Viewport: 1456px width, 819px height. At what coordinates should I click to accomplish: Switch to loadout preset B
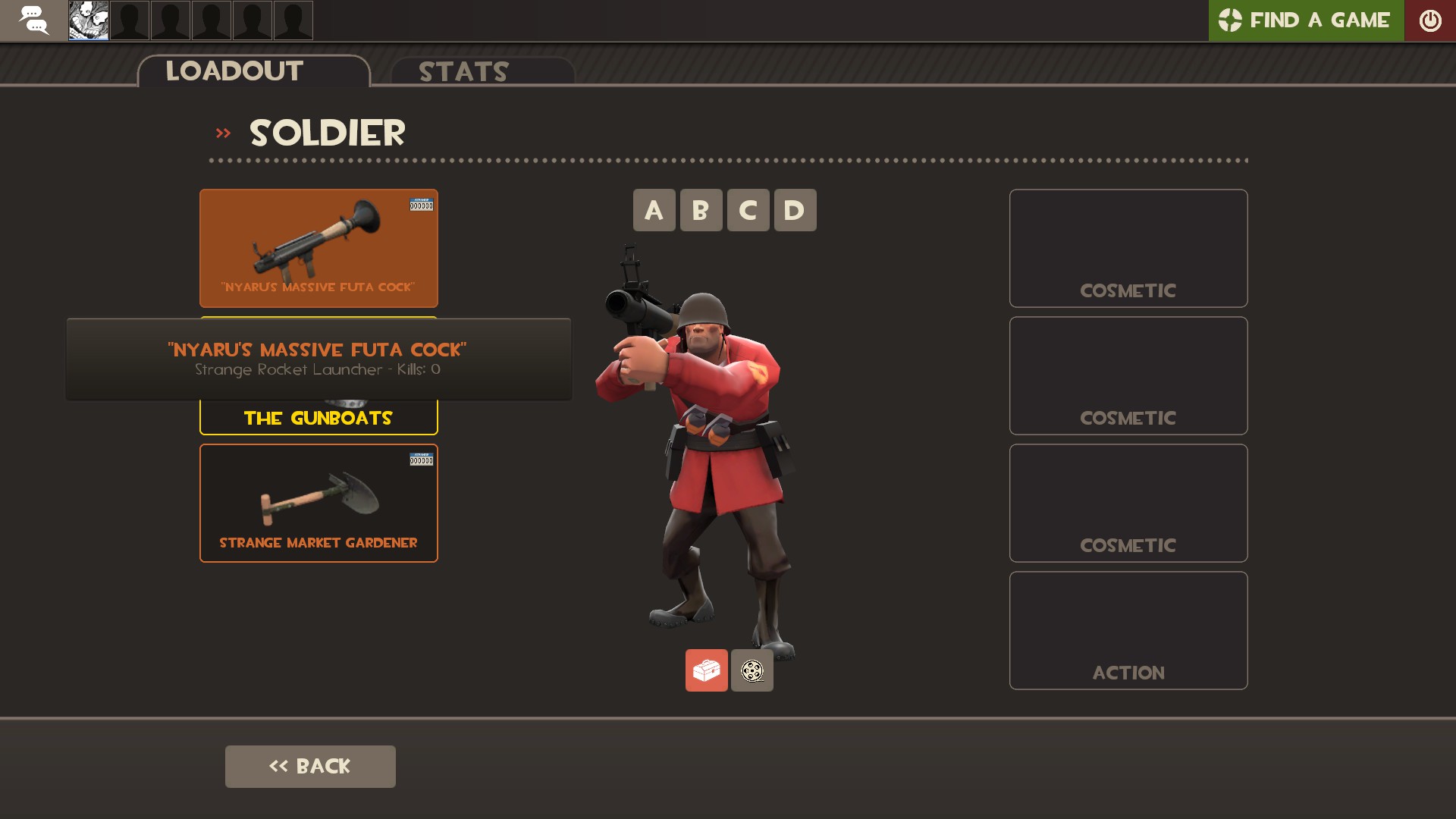[701, 210]
